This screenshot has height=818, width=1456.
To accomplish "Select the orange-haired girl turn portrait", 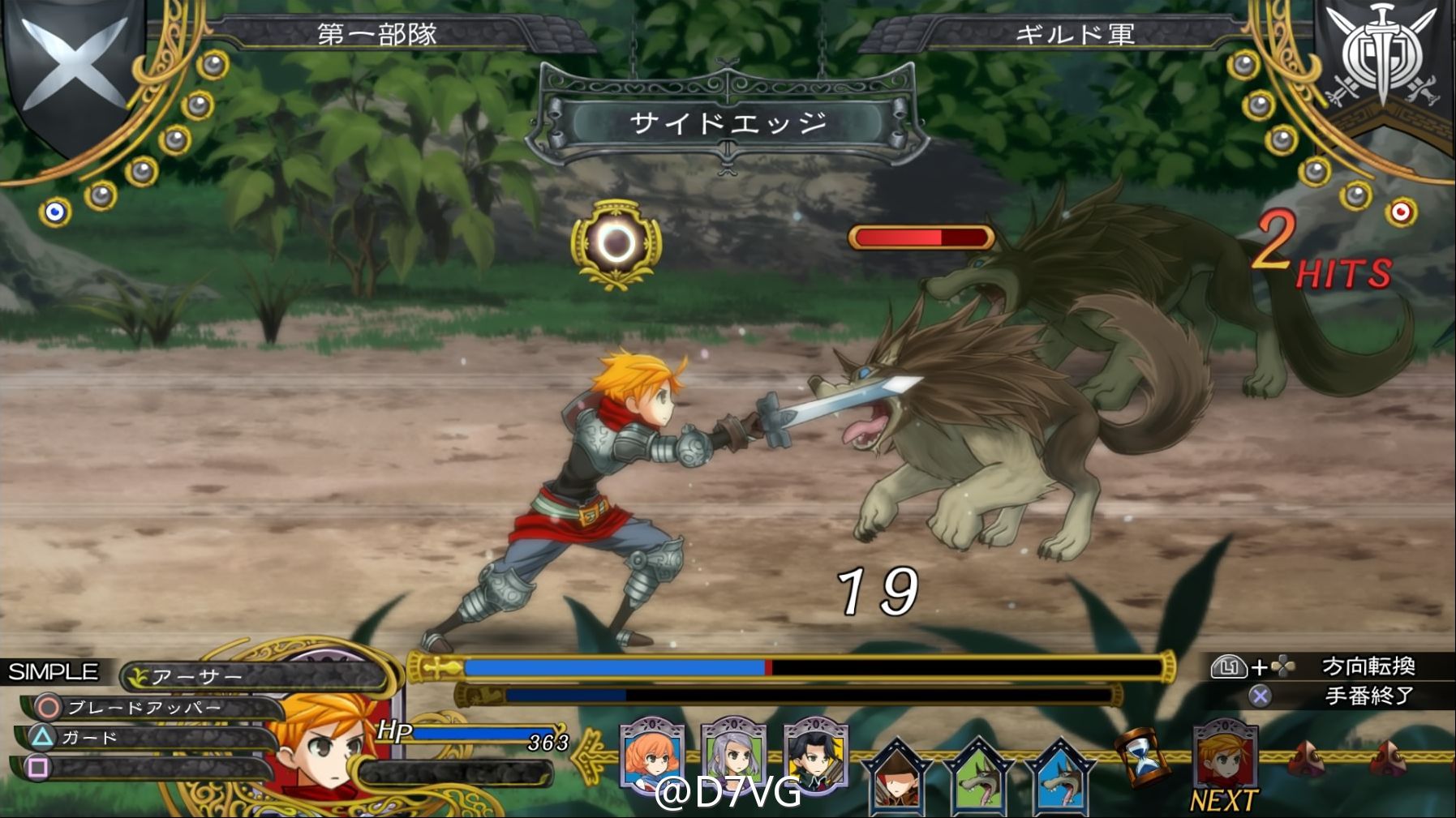I will click(651, 754).
